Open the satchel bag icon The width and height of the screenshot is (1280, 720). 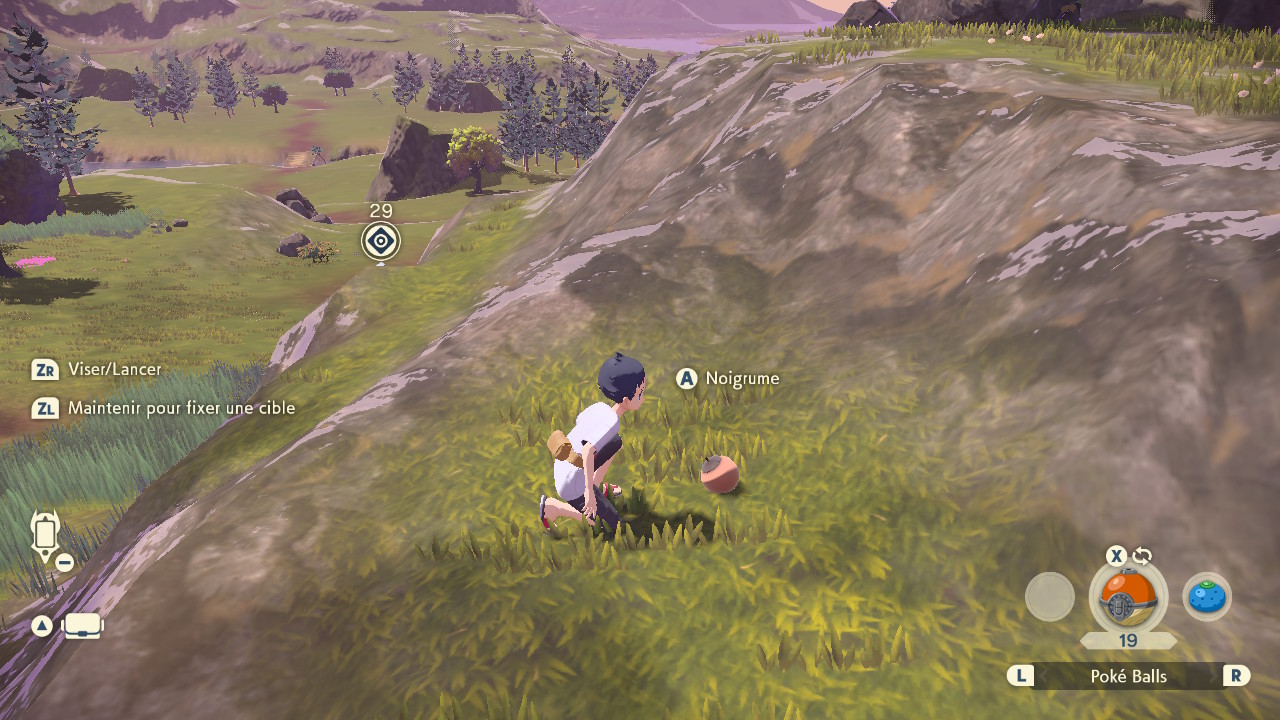click(83, 627)
